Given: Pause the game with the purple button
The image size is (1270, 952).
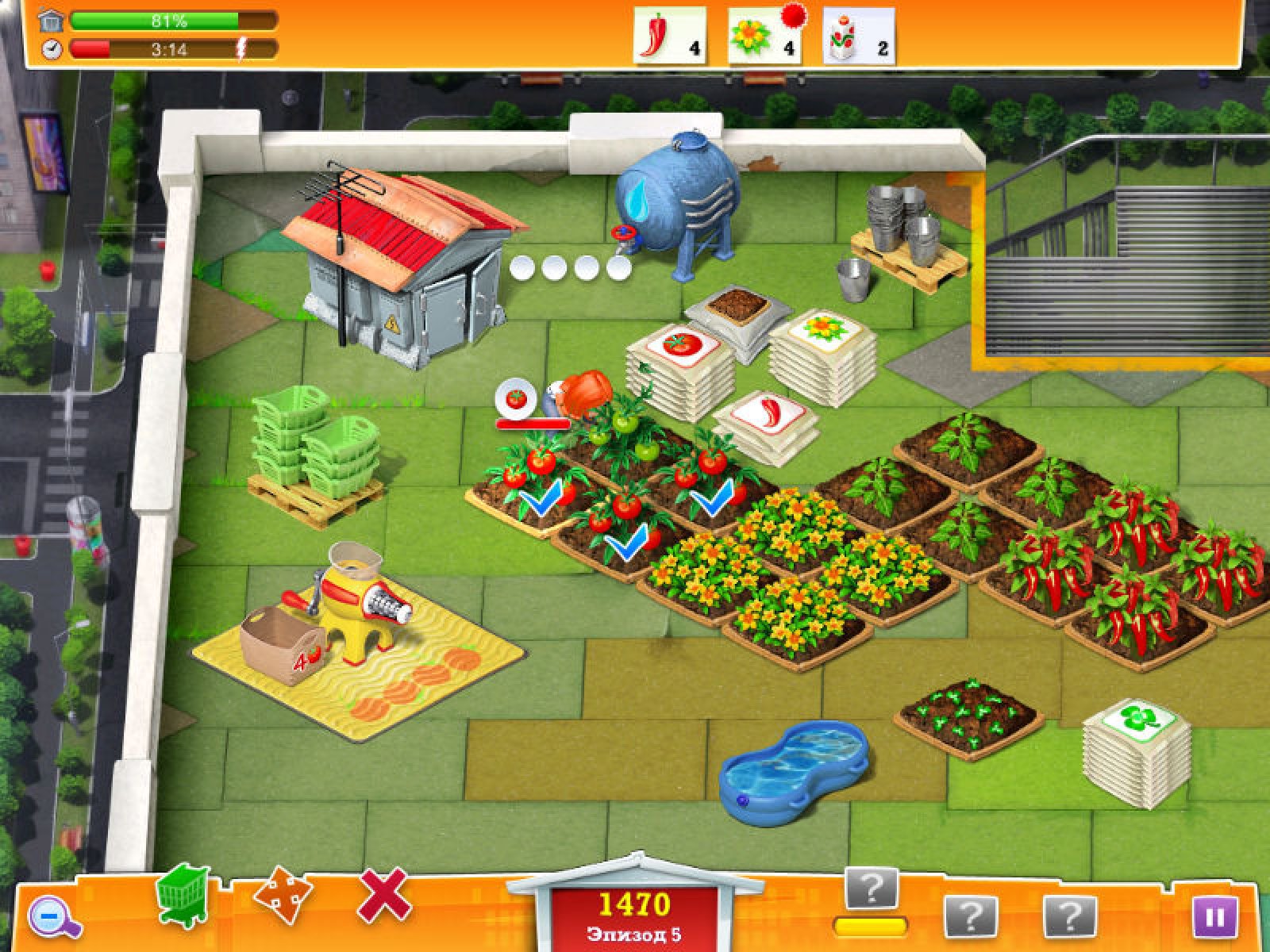Looking at the screenshot, I should pos(1214,918).
